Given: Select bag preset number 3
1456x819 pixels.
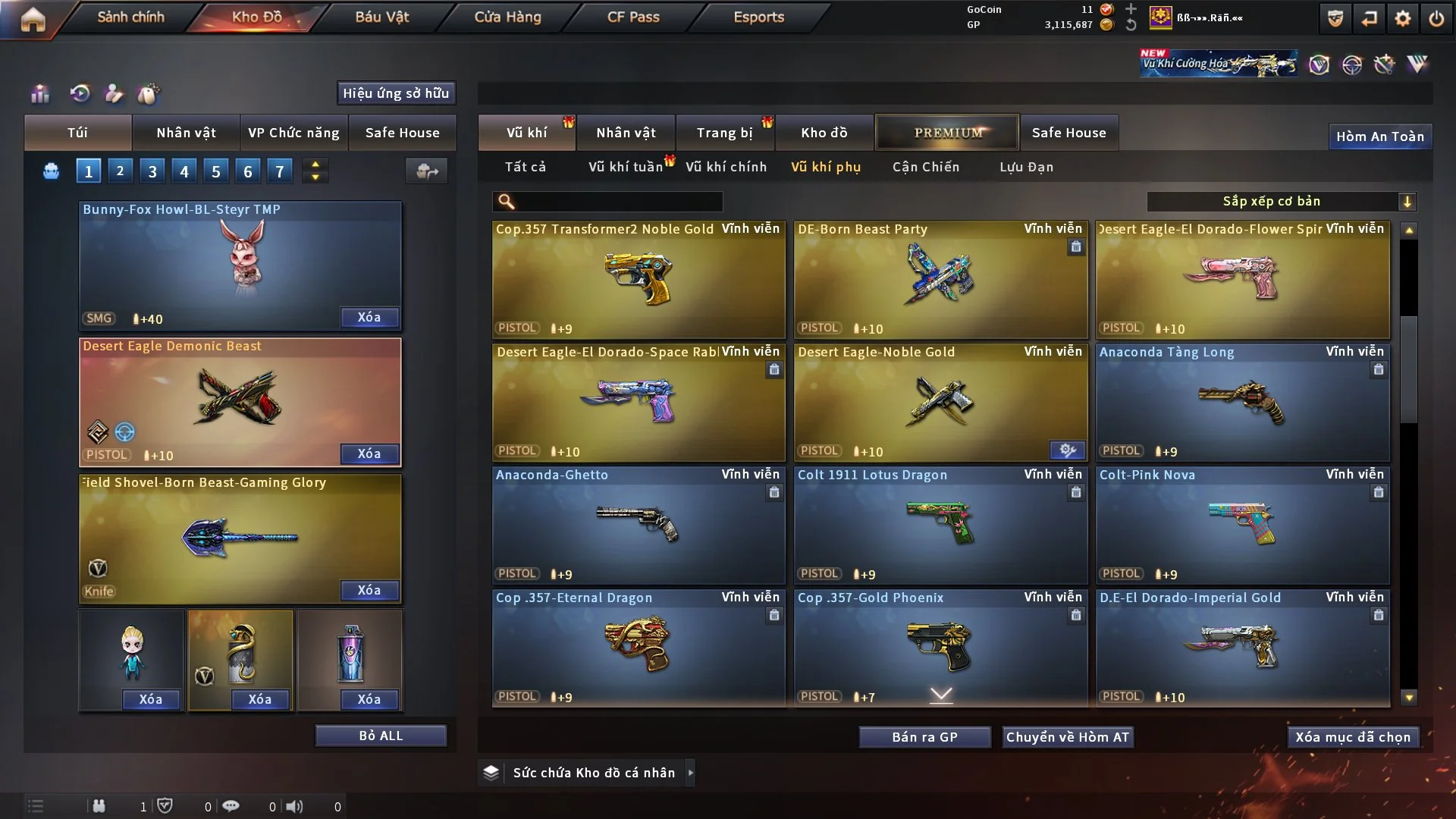Looking at the screenshot, I should pyautogui.click(x=152, y=171).
